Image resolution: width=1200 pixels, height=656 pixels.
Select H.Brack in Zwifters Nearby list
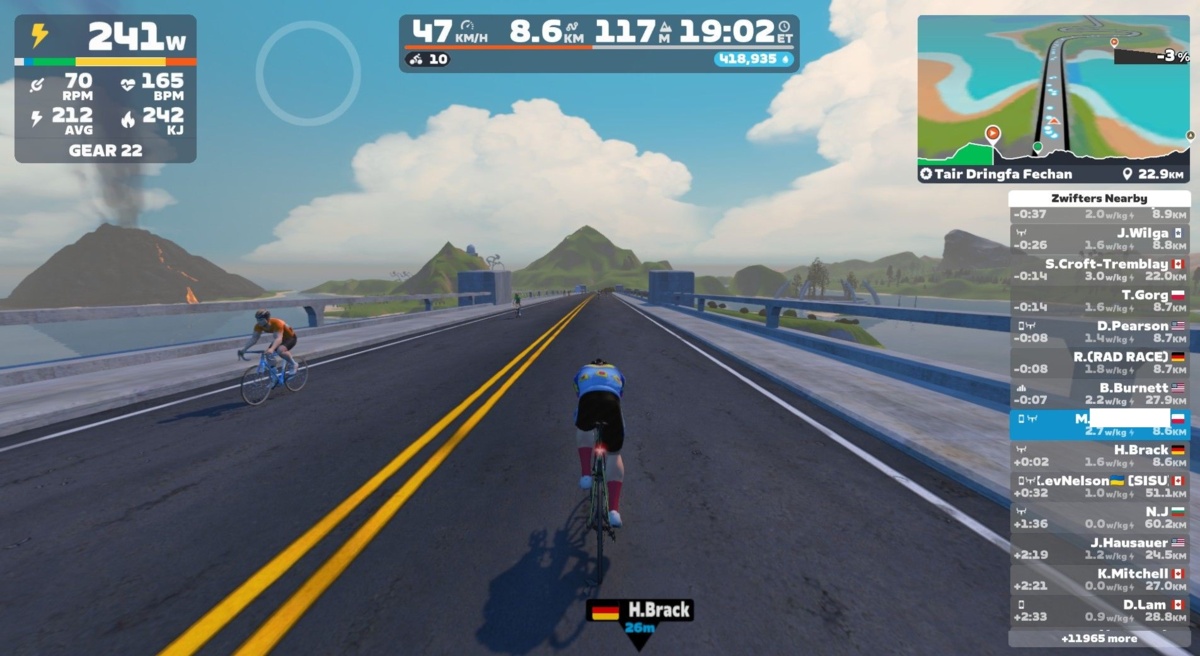click(x=1098, y=456)
